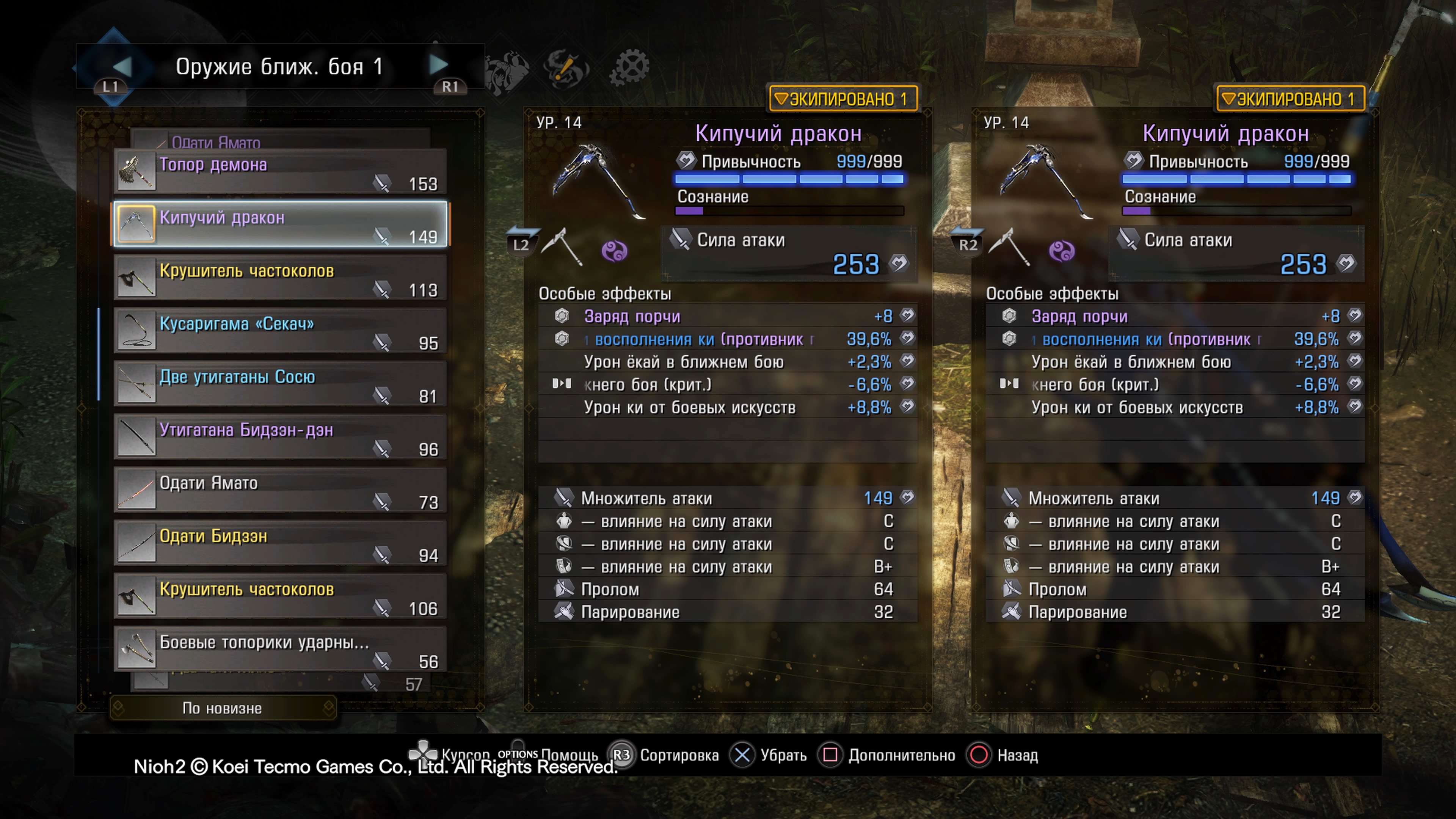Viewport: 1456px width, 819px height.
Task: Pick Одати Ямато with attack 73
Action: (x=280, y=490)
